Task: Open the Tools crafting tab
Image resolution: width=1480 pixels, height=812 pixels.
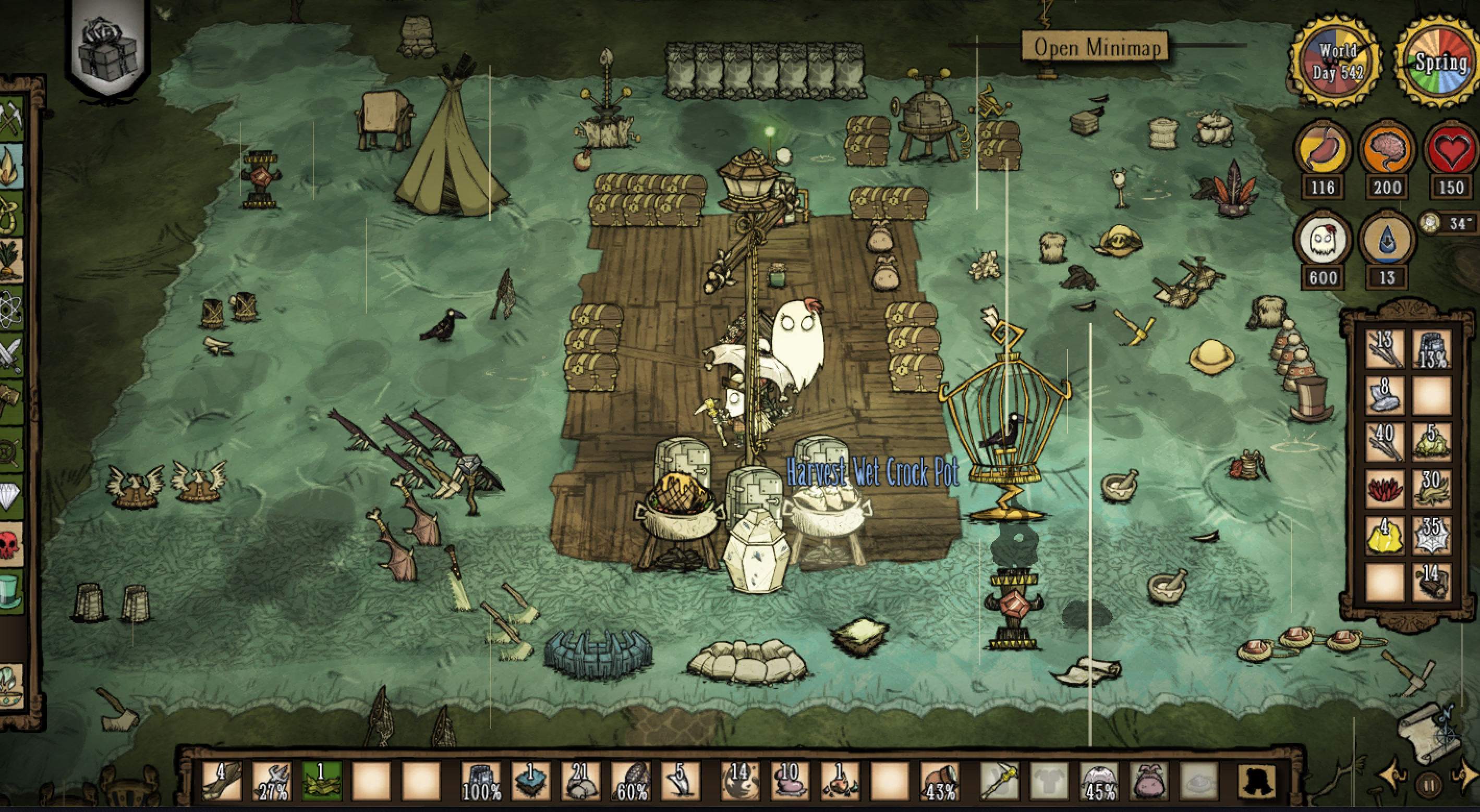Action: [10, 118]
